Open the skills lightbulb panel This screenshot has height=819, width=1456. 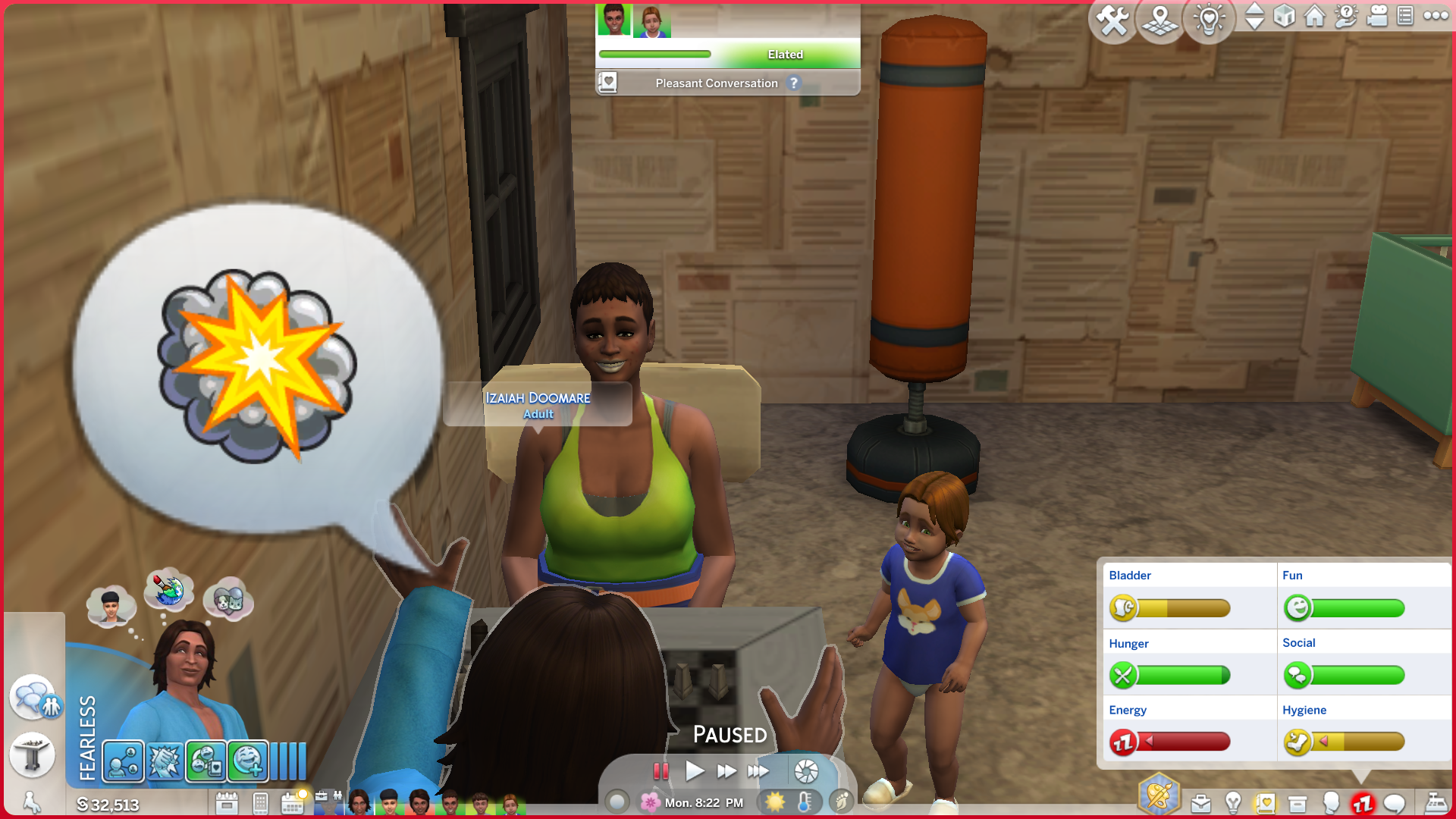(1233, 803)
